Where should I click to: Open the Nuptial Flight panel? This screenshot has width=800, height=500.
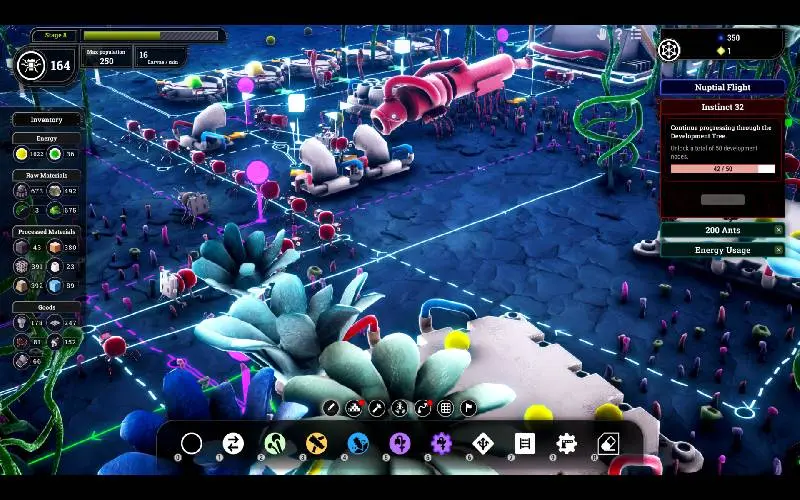point(721,87)
